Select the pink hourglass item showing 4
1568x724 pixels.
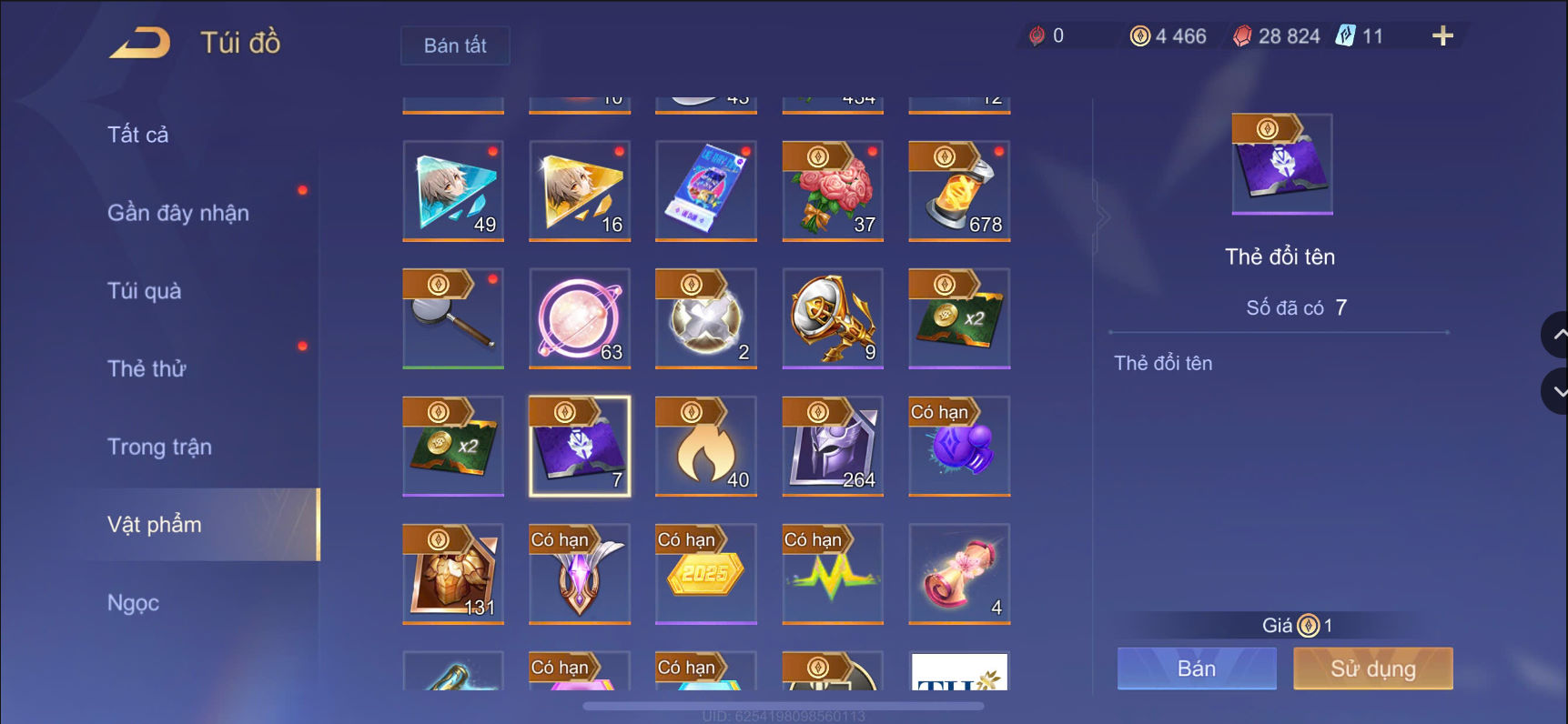click(958, 574)
